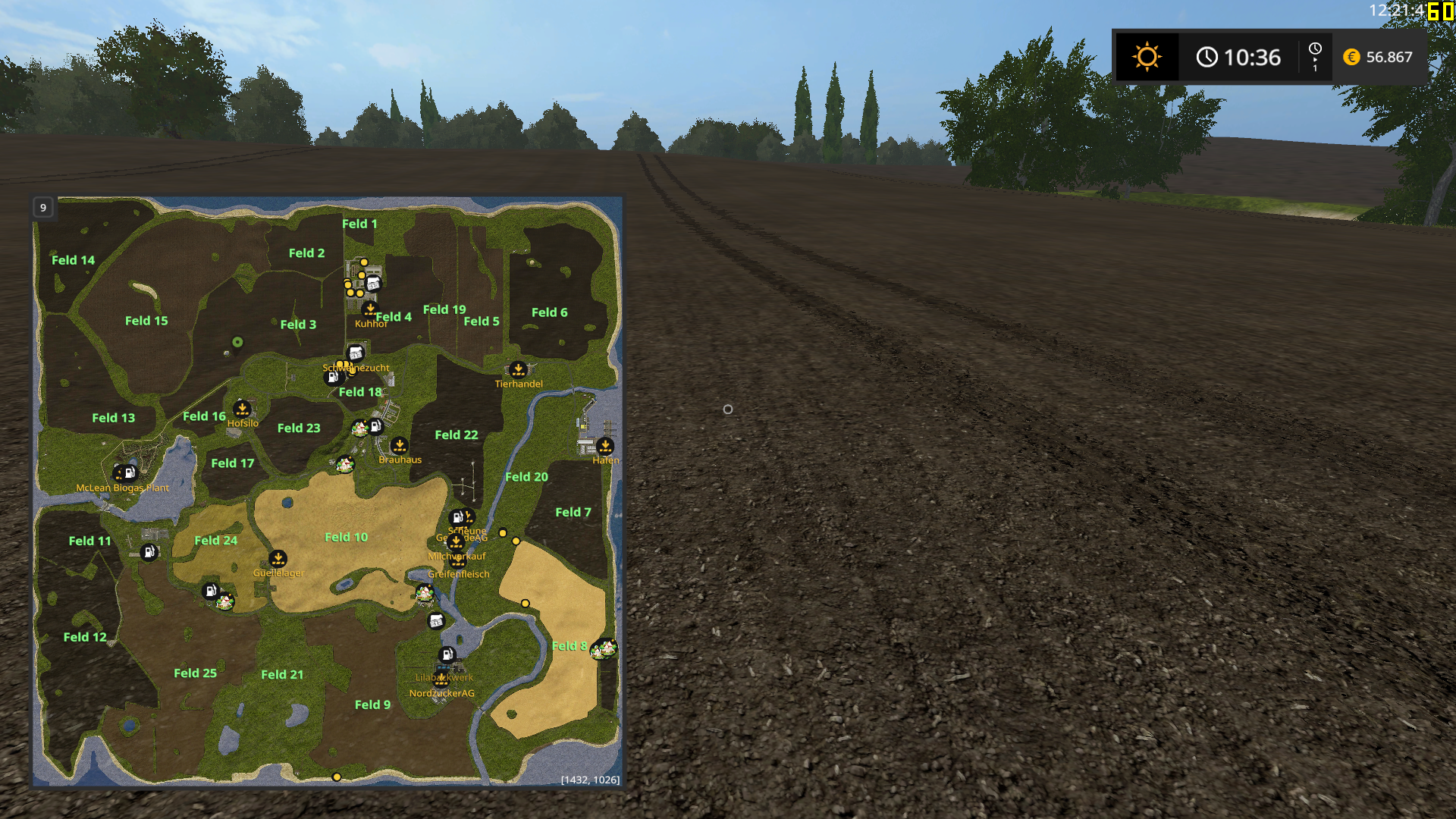Click the McLean Biogas Plant fuel marker
The height and width of the screenshot is (819, 1456).
click(x=129, y=473)
